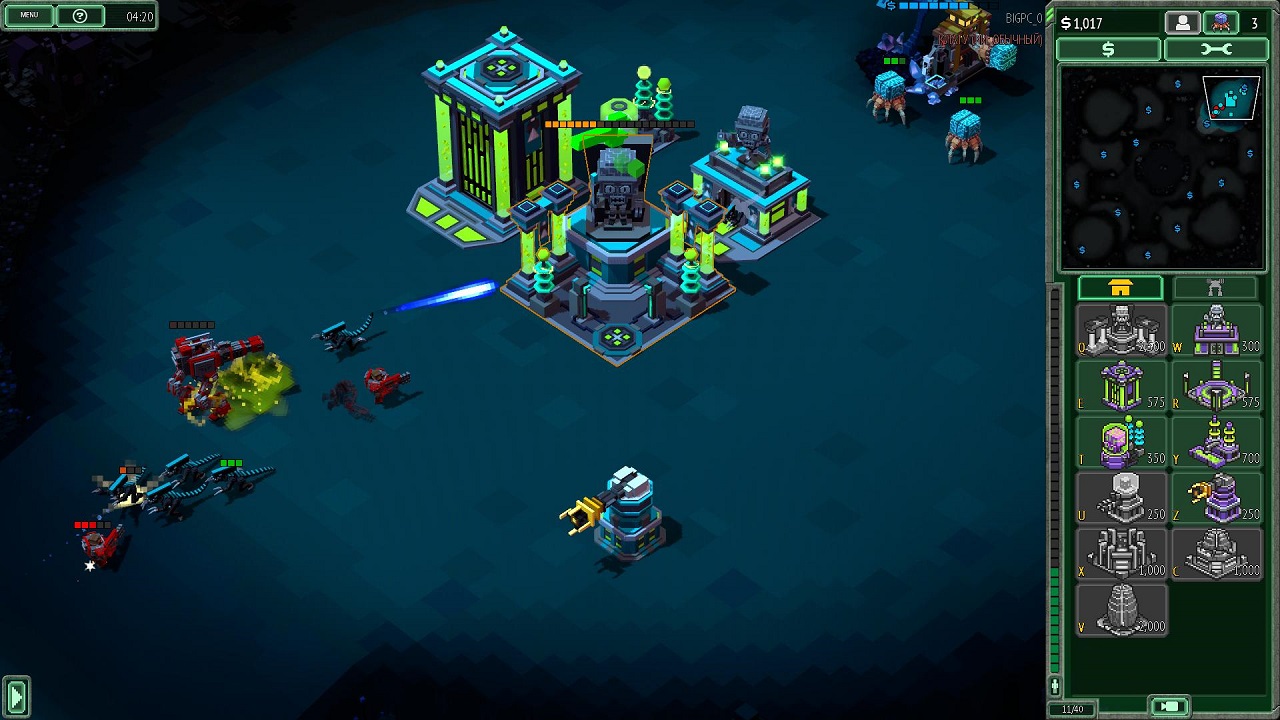Build the Z claw turret costing 250

coord(1215,498)
